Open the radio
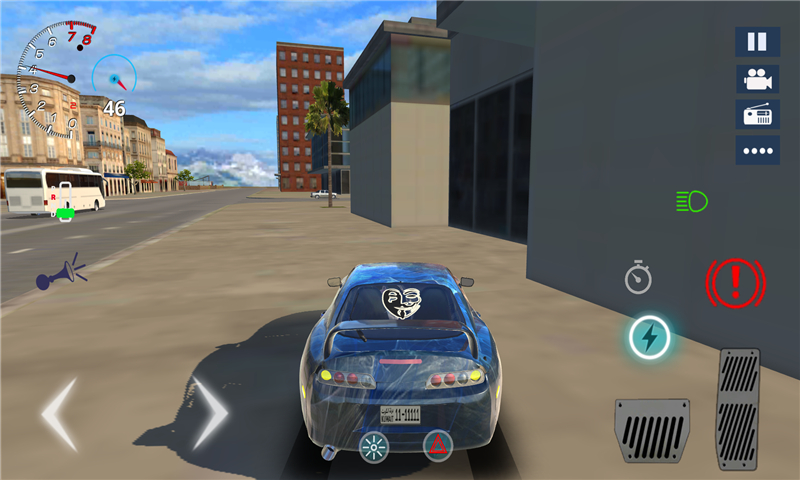This screenshot has width=800, height=480. click(757, 115)
